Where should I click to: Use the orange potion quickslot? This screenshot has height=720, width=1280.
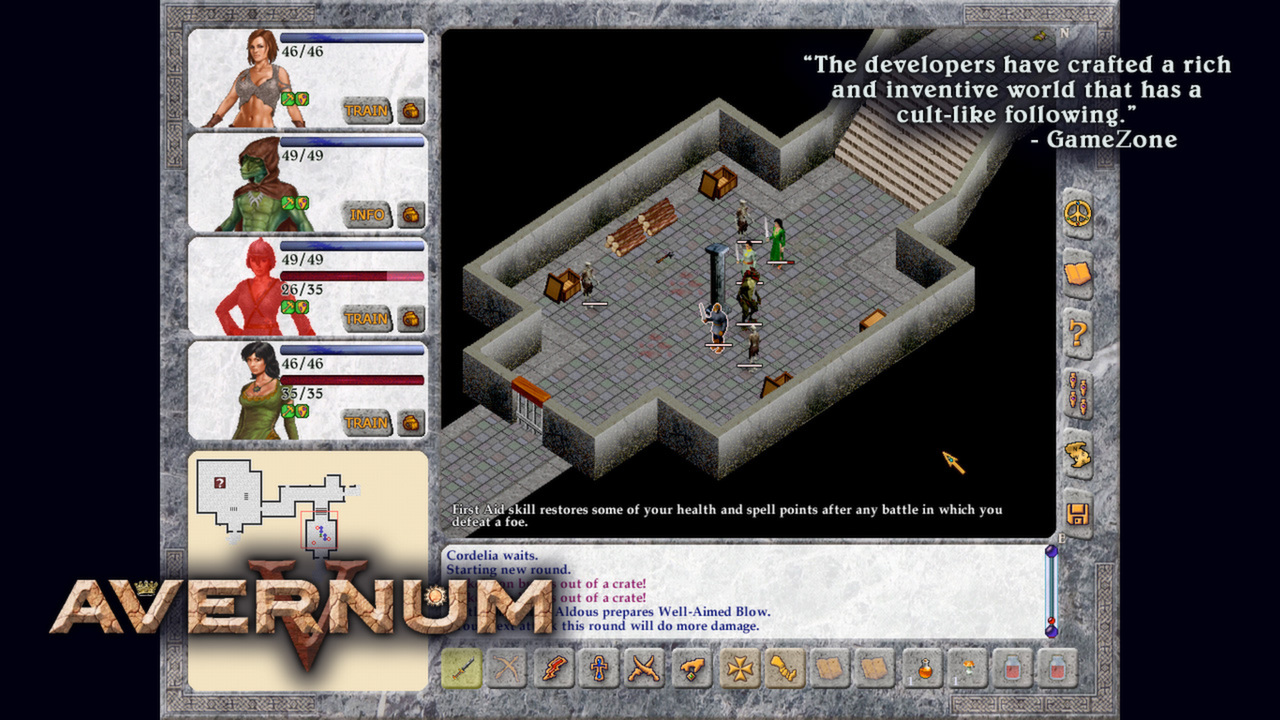924,668
